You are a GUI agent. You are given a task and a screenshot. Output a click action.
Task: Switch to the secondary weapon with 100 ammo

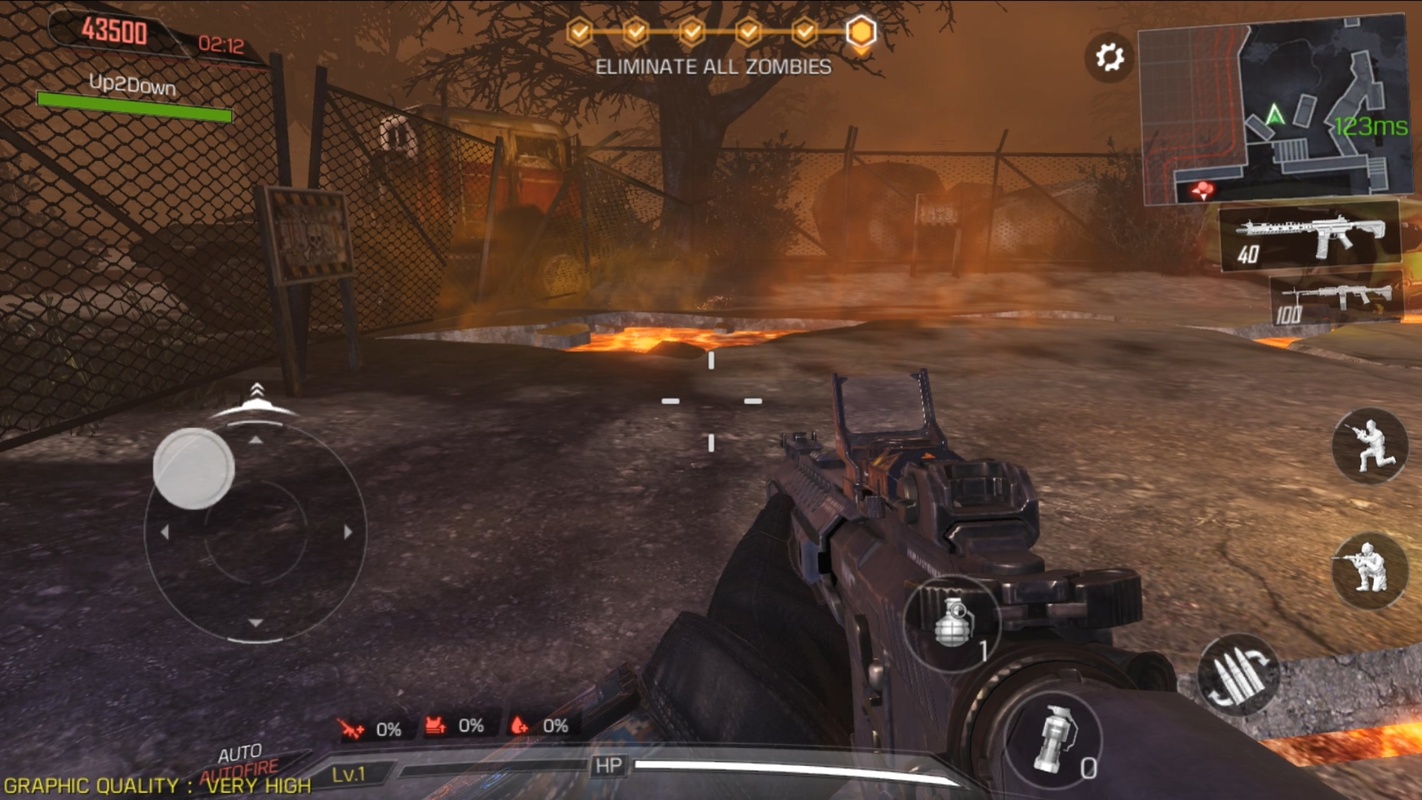[x=1335, y=299]
